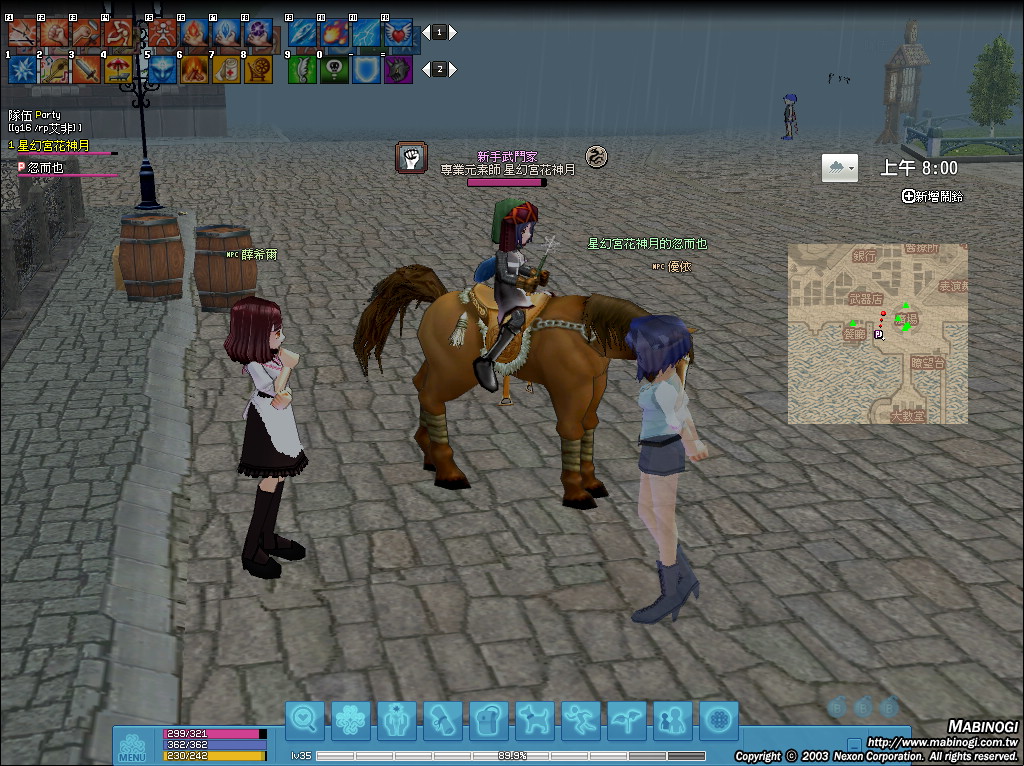Select the lute music skill icon
This screenshot has width=1024, height=766.
(55, 69)
